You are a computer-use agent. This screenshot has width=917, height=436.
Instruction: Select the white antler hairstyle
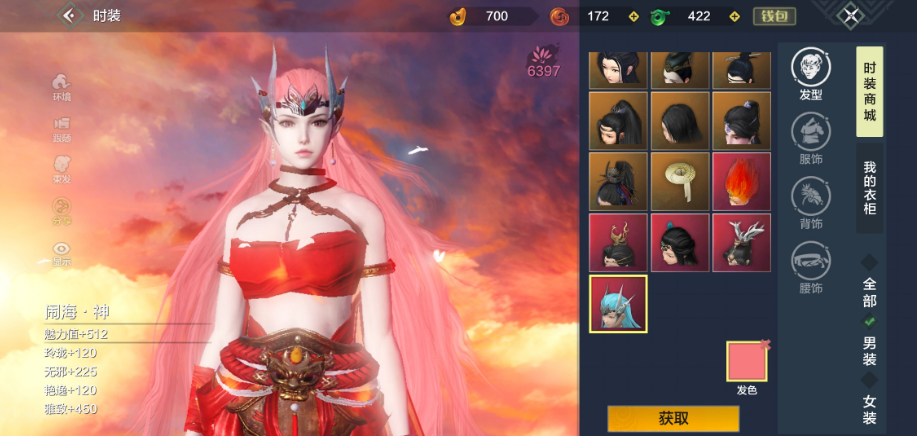click(x=741, y=242)
